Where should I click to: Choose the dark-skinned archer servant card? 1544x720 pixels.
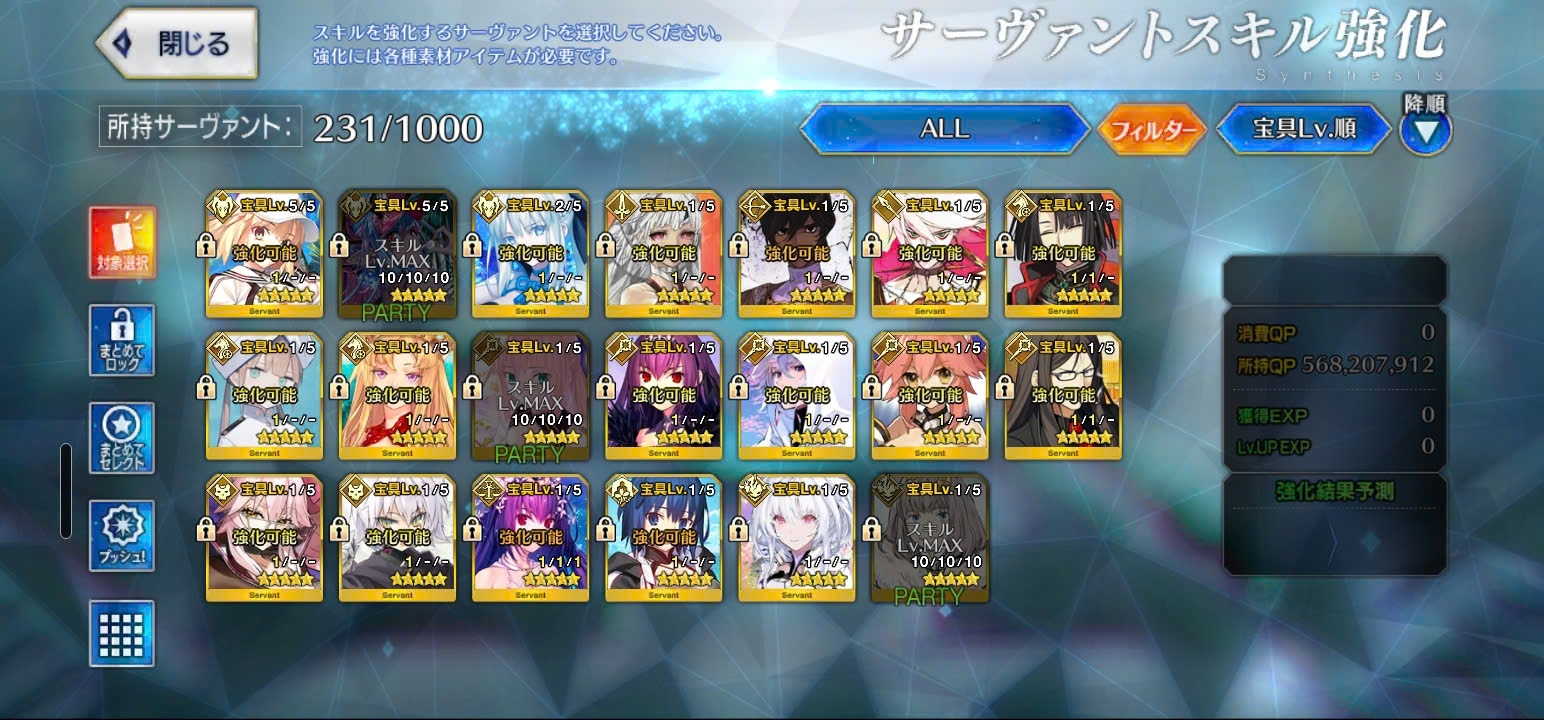(797, 254)
